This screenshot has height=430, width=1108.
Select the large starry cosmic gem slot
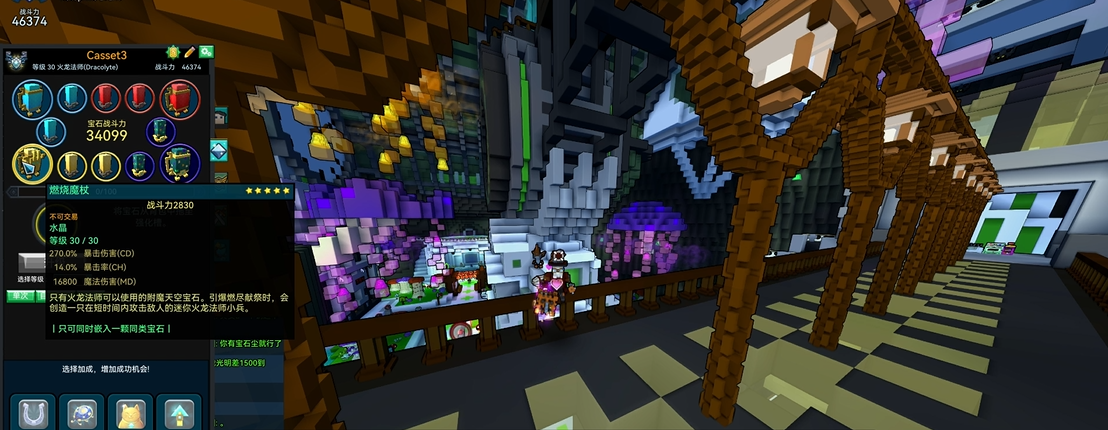(x=178, y=164)
